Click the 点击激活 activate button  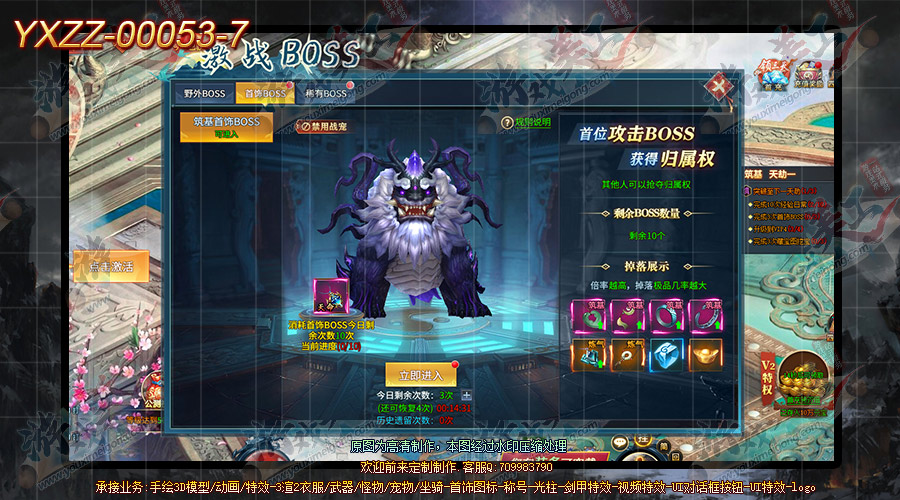pyautogui.click(x=111, y=266)
